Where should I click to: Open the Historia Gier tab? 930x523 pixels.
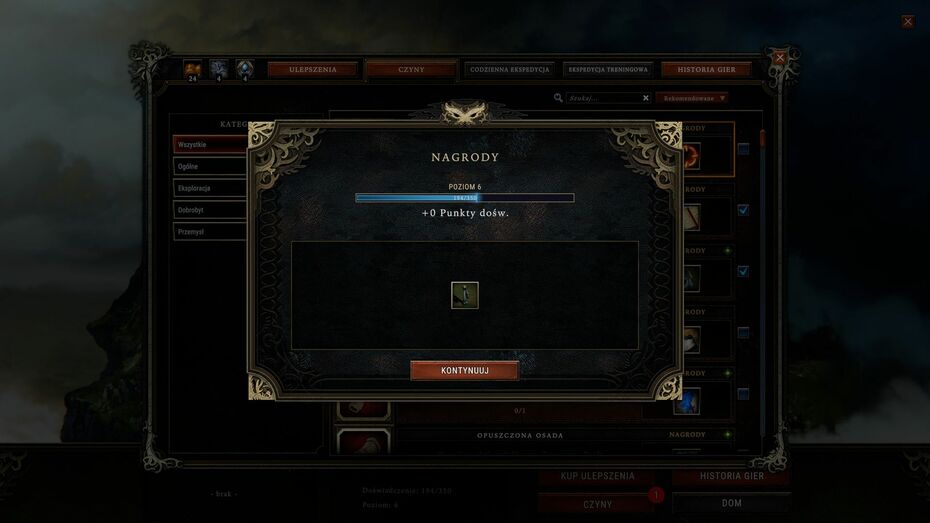[706, 70]
